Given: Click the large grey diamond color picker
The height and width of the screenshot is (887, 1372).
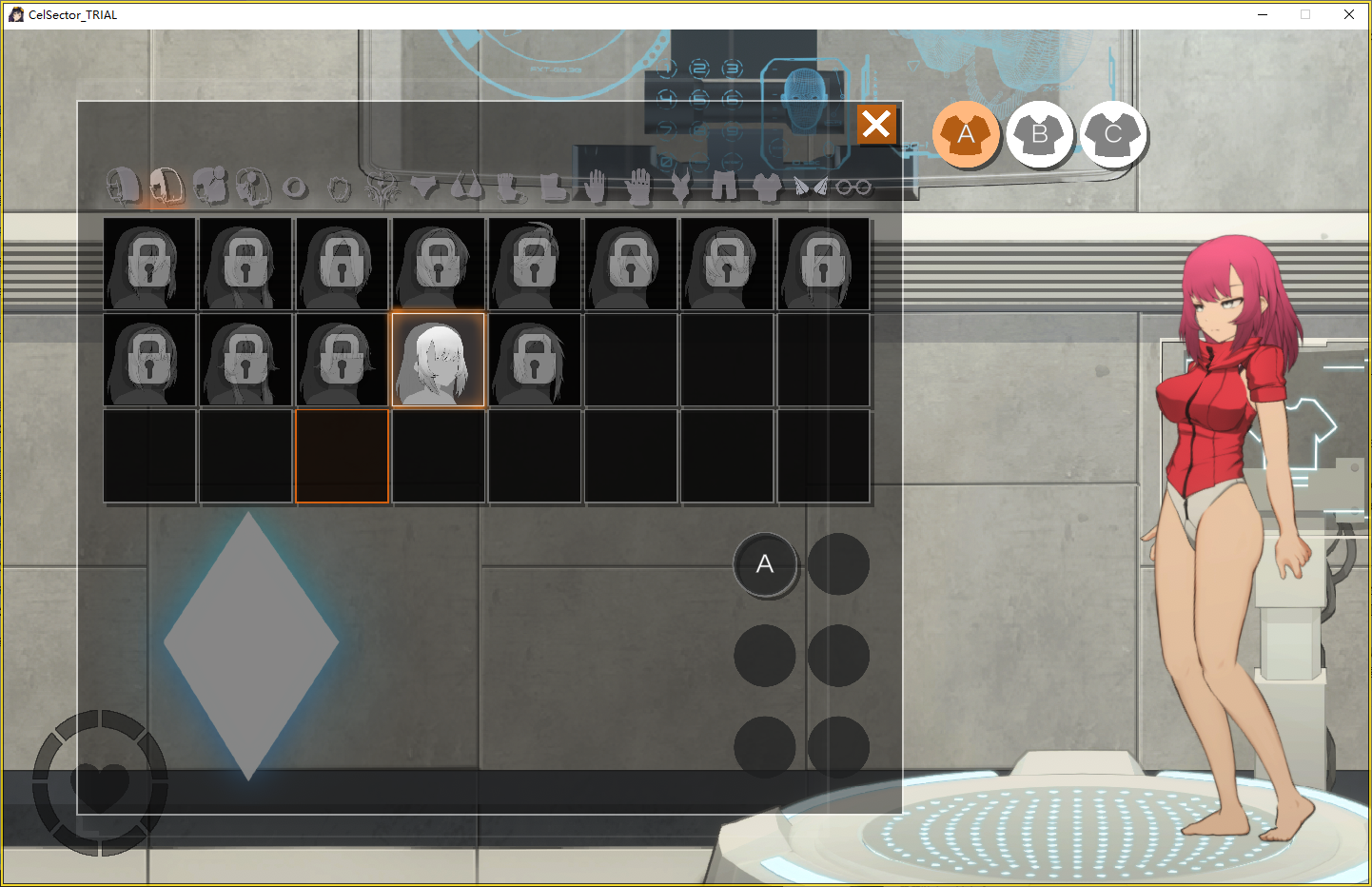Looking at the screenshot, I should pos(250,645).
